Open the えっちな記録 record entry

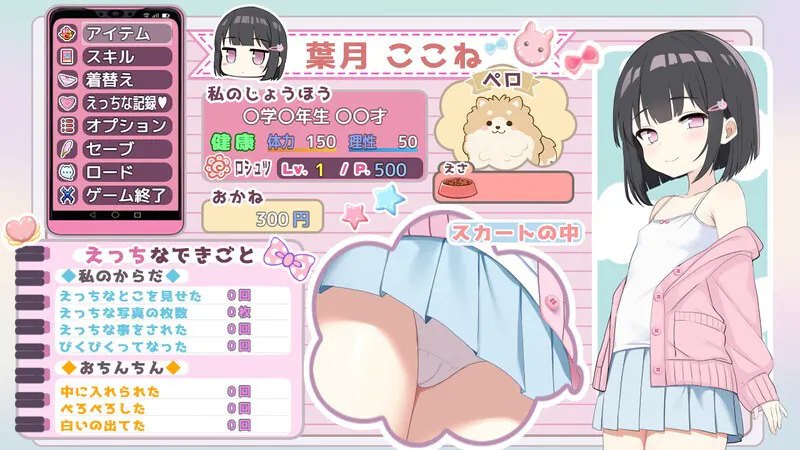click(114, 103)
